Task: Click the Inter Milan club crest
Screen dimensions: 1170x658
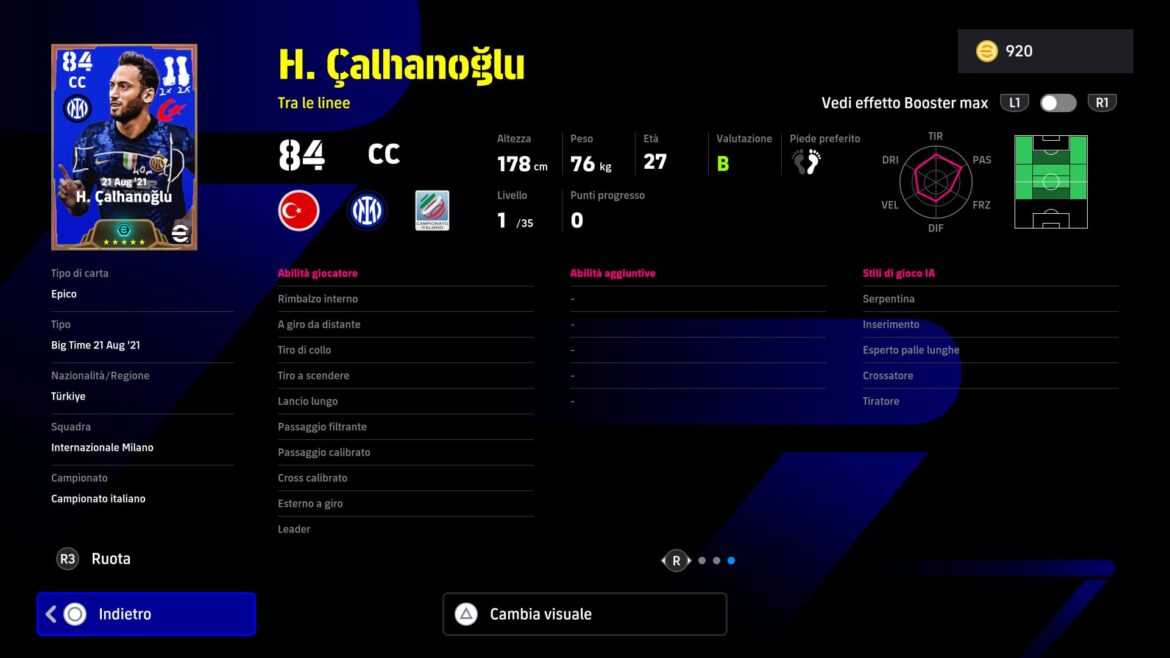Action: 367,211
